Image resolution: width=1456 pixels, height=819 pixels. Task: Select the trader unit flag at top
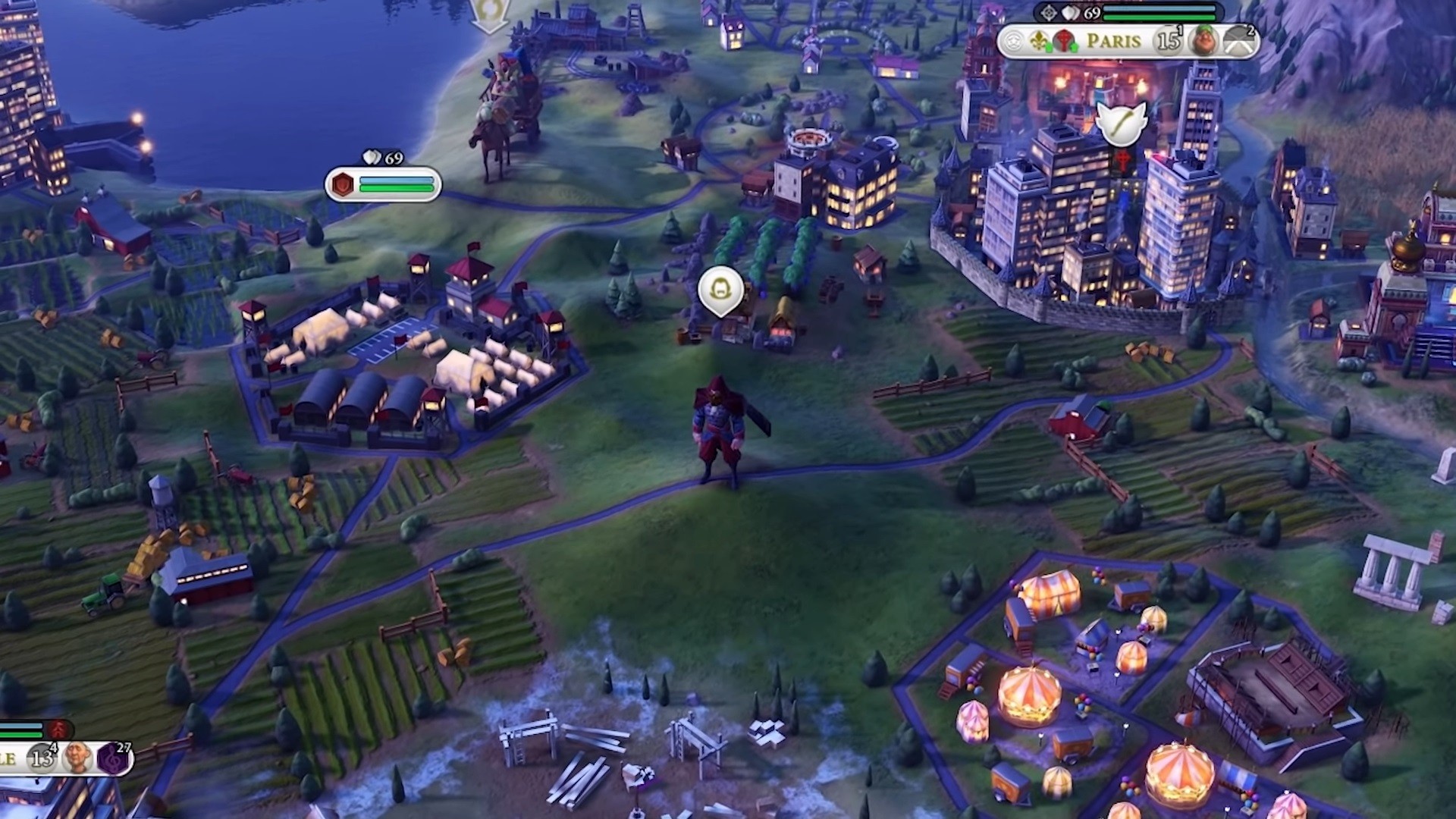(489, 14)
